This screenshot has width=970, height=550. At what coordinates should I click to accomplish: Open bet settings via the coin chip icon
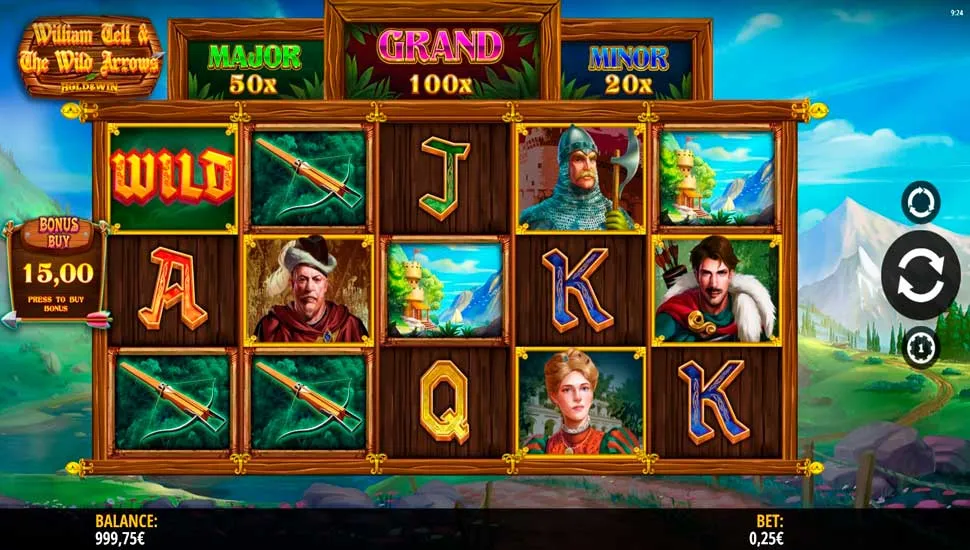[x=920, y=348]
